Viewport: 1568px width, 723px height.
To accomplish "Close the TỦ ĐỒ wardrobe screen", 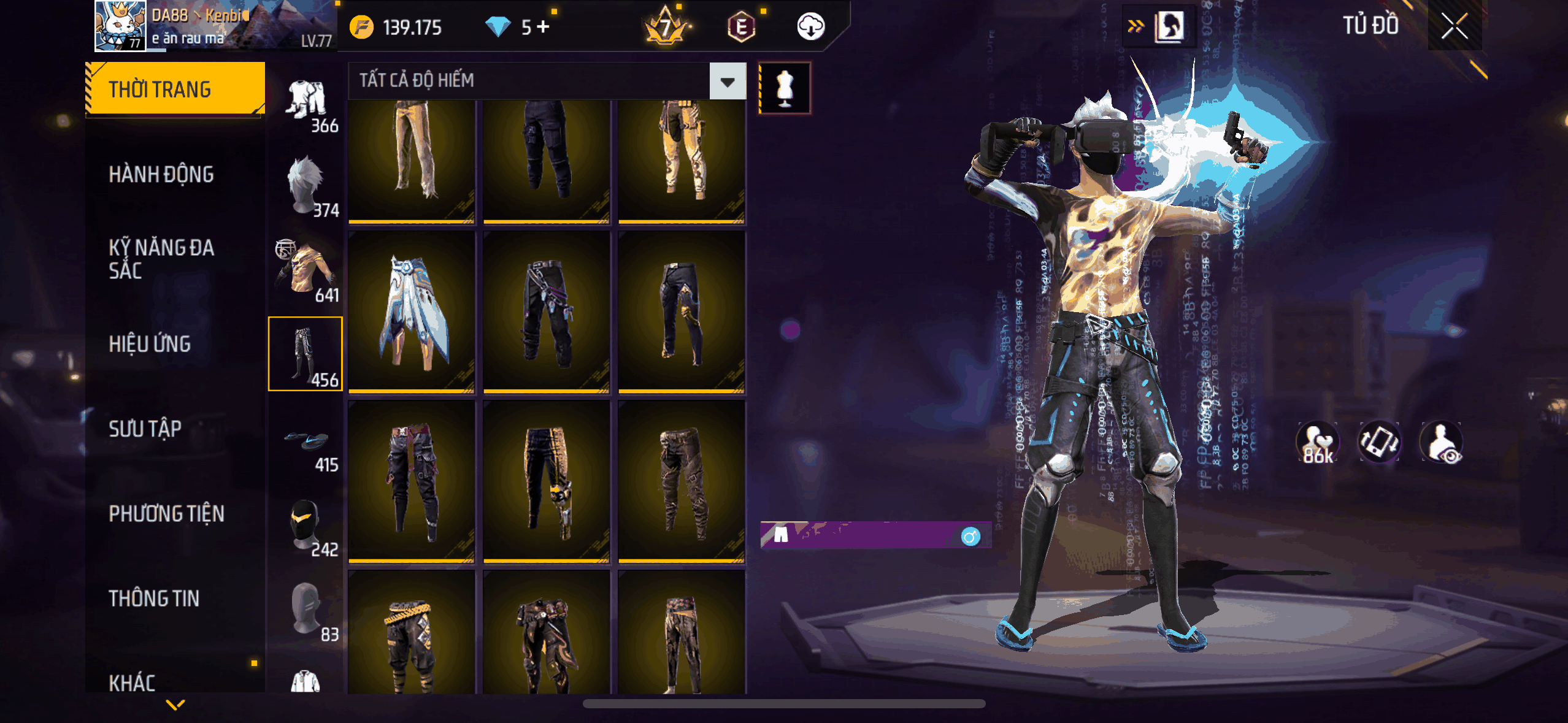I will click(x=1454, y=26).
